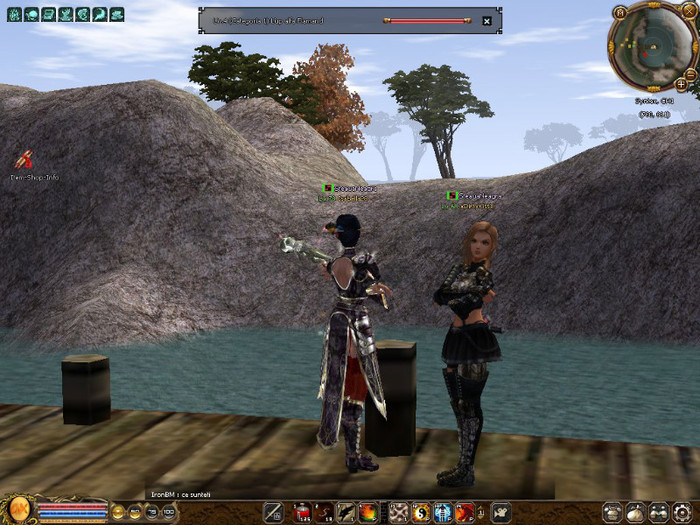This screenshot has width=700, height=525.
Task: Activate the blue aura skill quickslot
Action: point(442,513)
